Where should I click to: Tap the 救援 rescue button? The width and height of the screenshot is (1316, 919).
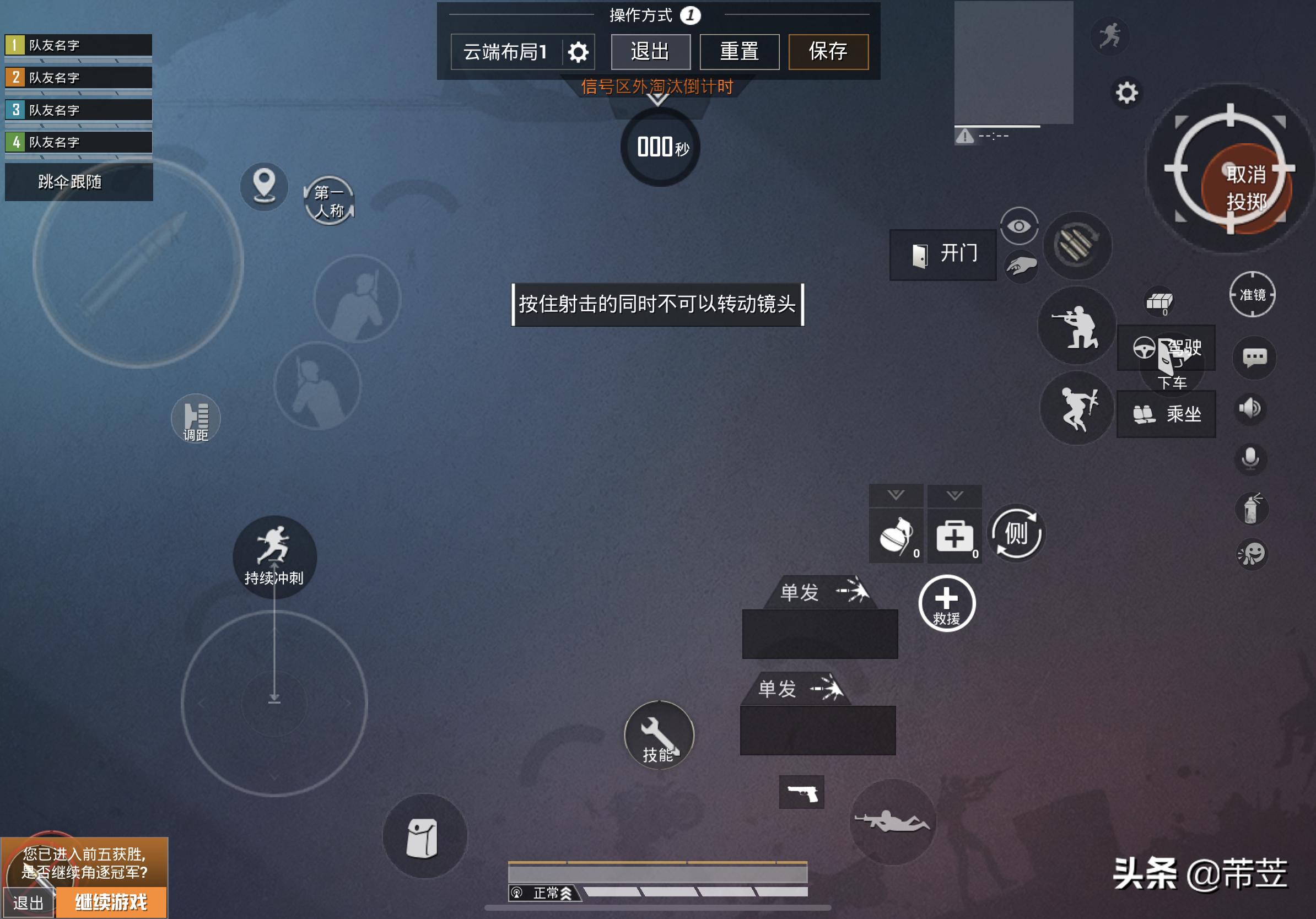tap(946, 603)
